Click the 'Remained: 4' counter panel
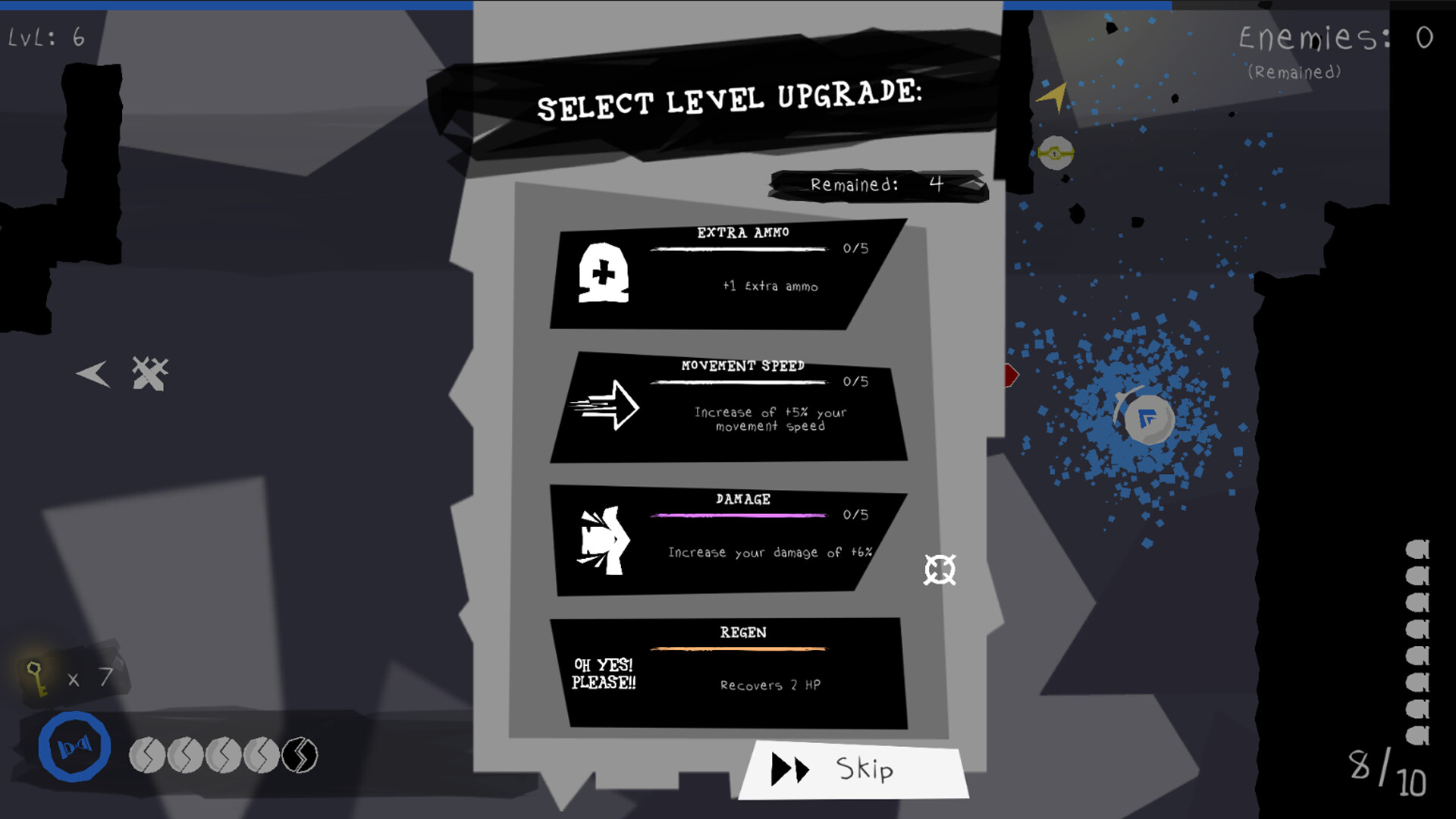The height and width of the screenshot is (819, 1456). (877, 184)
